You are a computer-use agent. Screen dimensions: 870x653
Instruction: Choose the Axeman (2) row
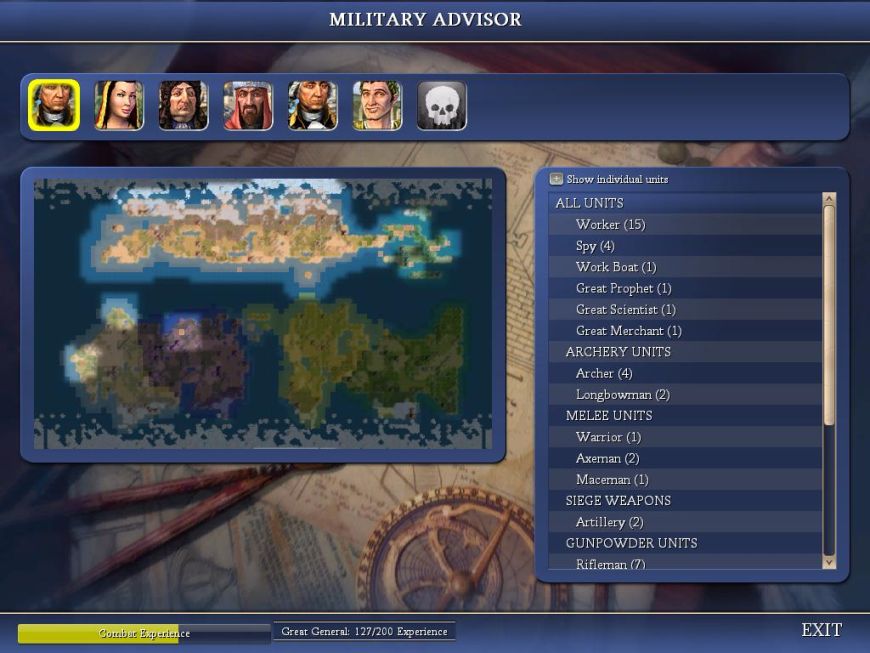pyautogui.click(x=607, y=458)
